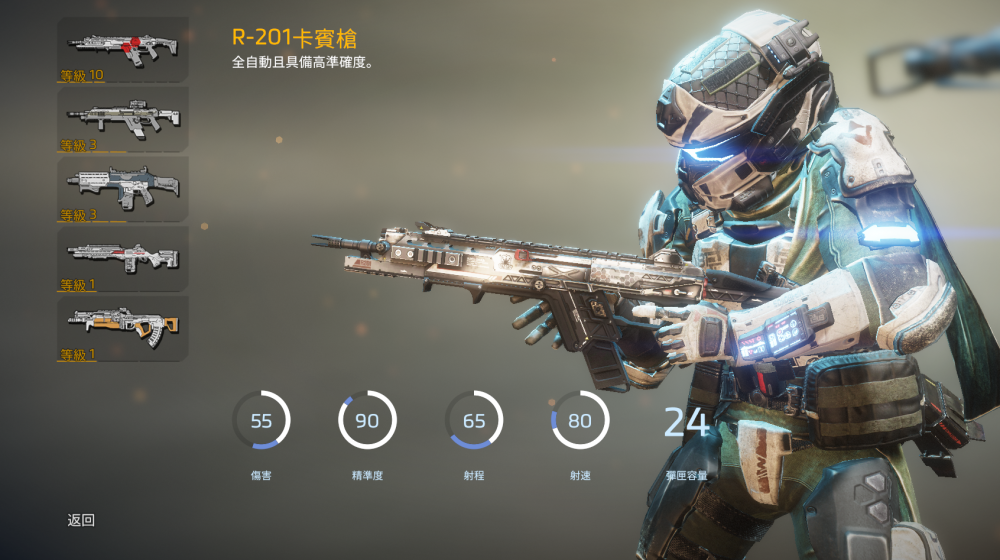Pick the blue-grey bulky rifle tile
The width and height of the screenshot is (1000, 560).
[122, 189]
